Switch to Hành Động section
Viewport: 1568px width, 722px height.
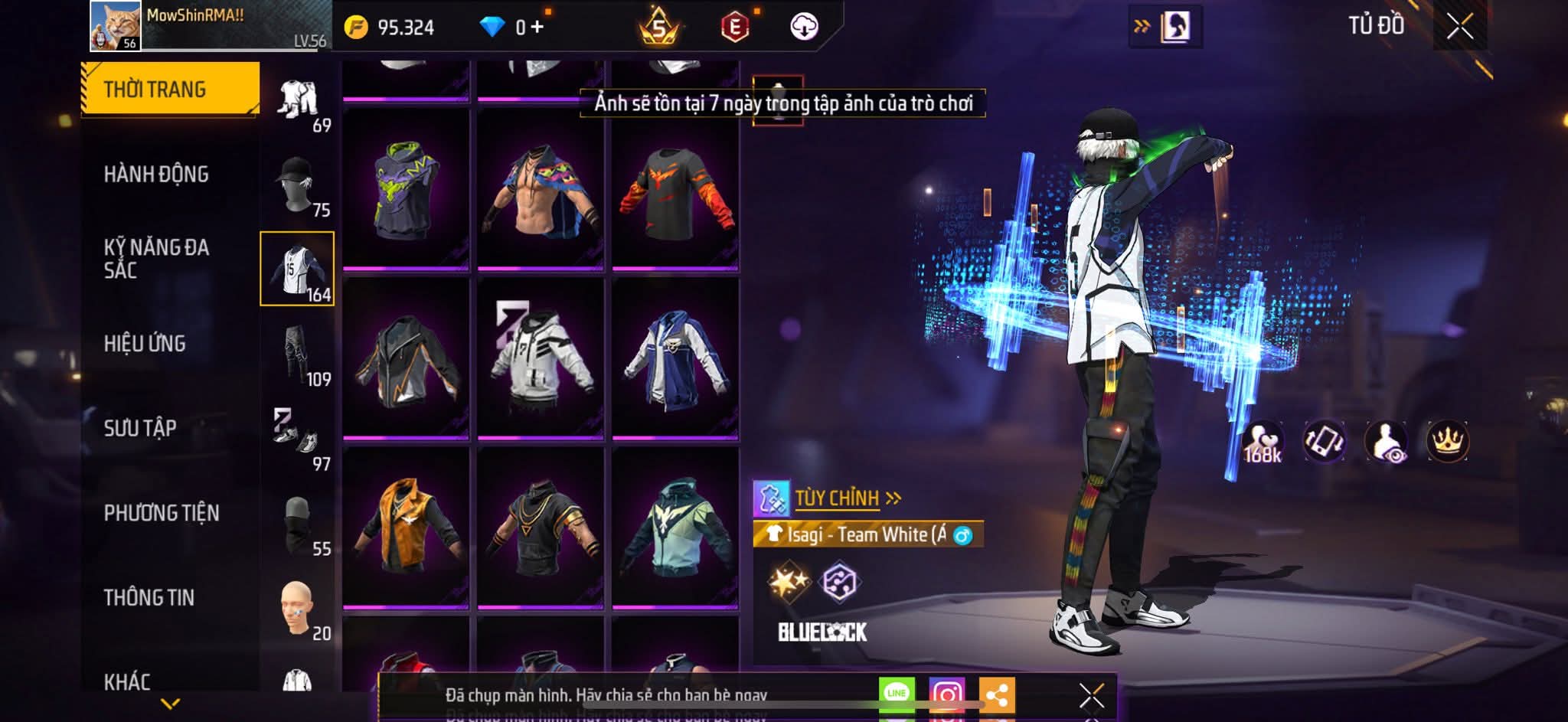(156, 175)
